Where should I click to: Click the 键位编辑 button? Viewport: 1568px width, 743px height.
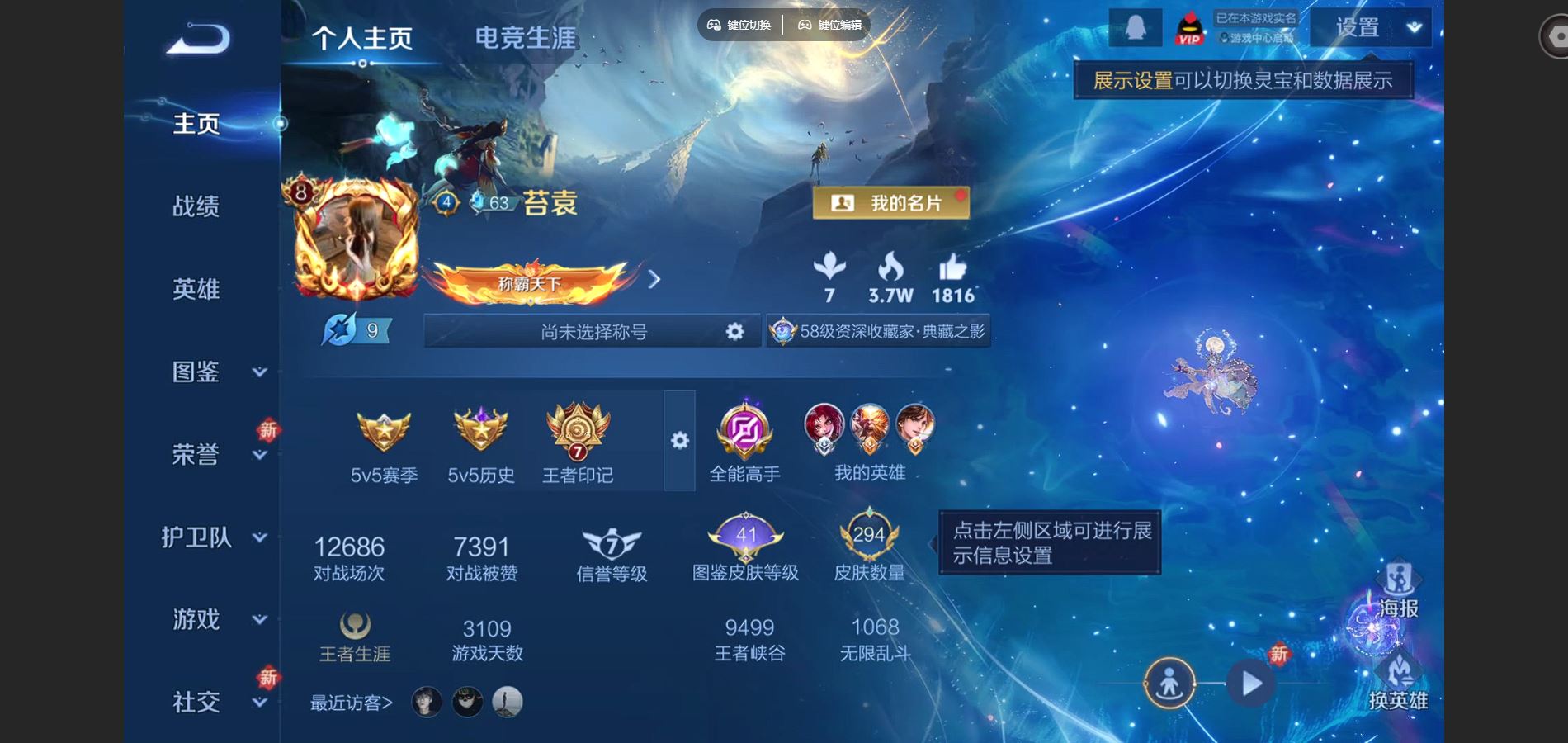[828, 26]
